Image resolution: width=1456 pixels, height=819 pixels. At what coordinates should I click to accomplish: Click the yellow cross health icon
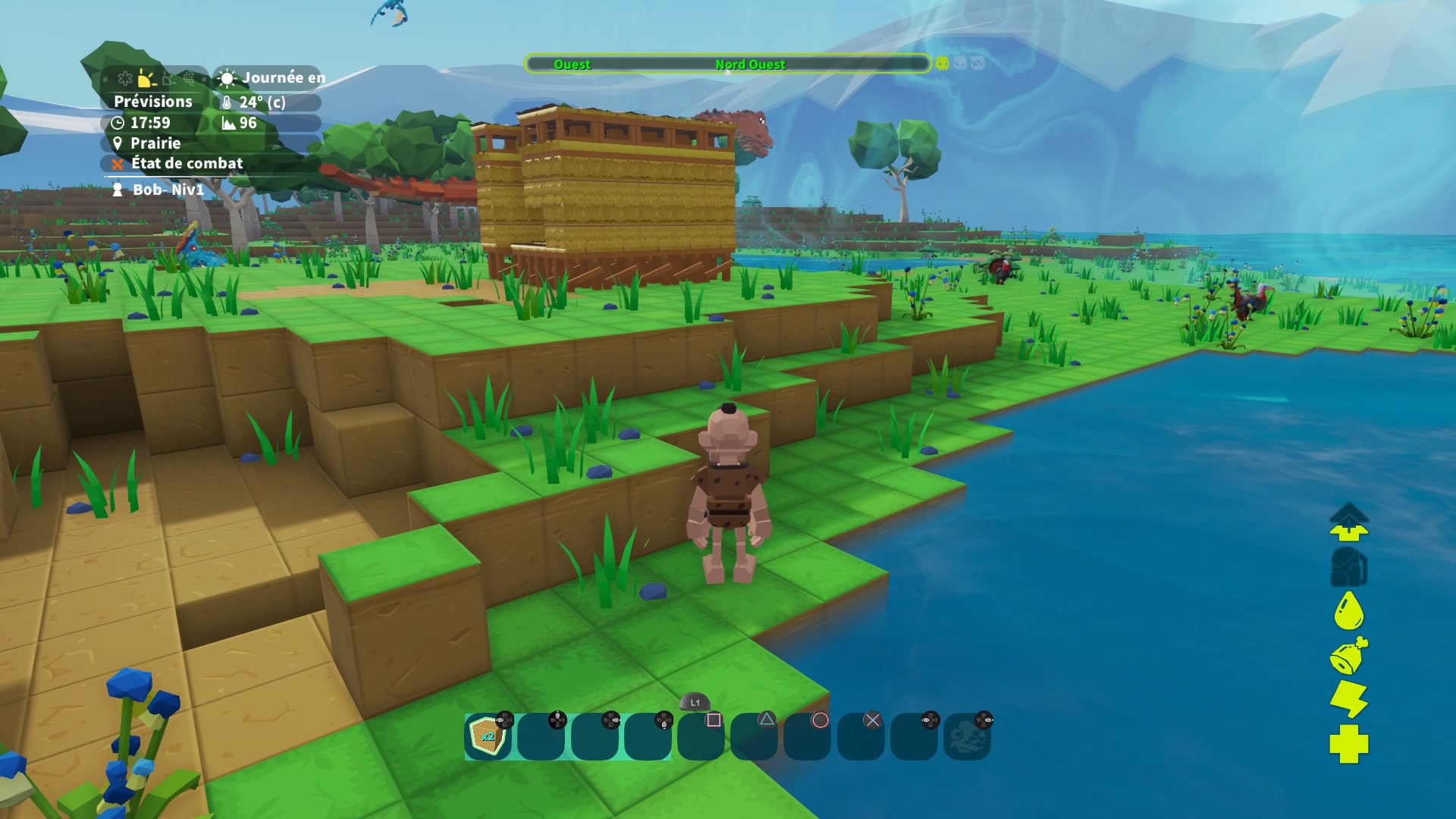(x=1348, y=744)
